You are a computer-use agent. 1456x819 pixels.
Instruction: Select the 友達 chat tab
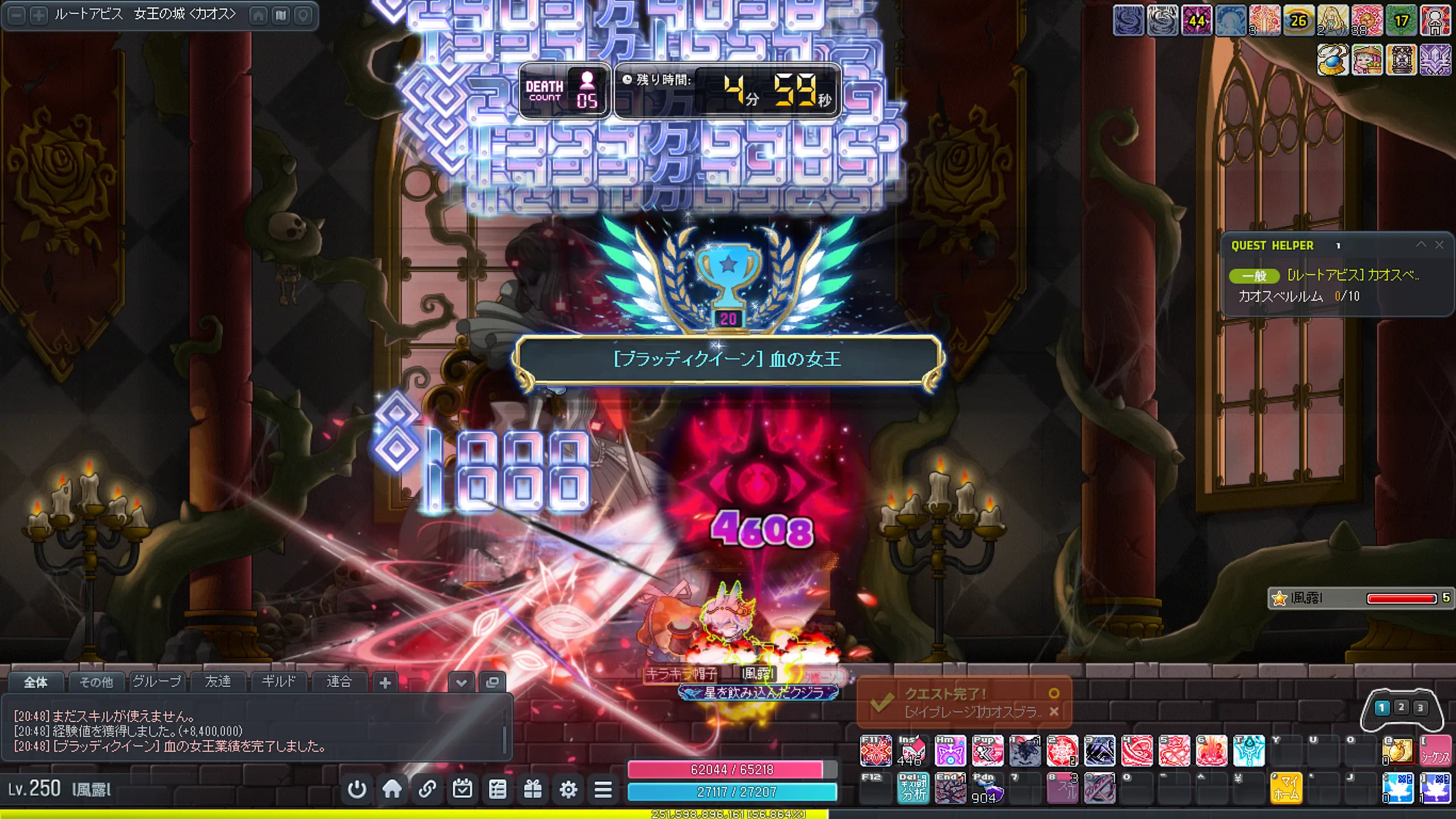218,681
